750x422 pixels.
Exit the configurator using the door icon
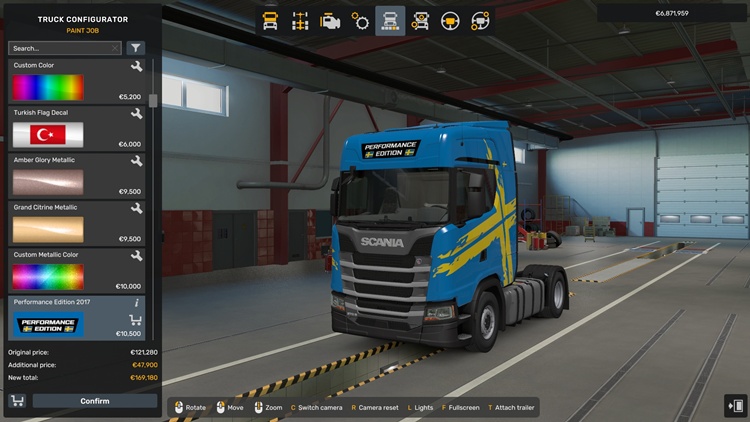(735, 405)
